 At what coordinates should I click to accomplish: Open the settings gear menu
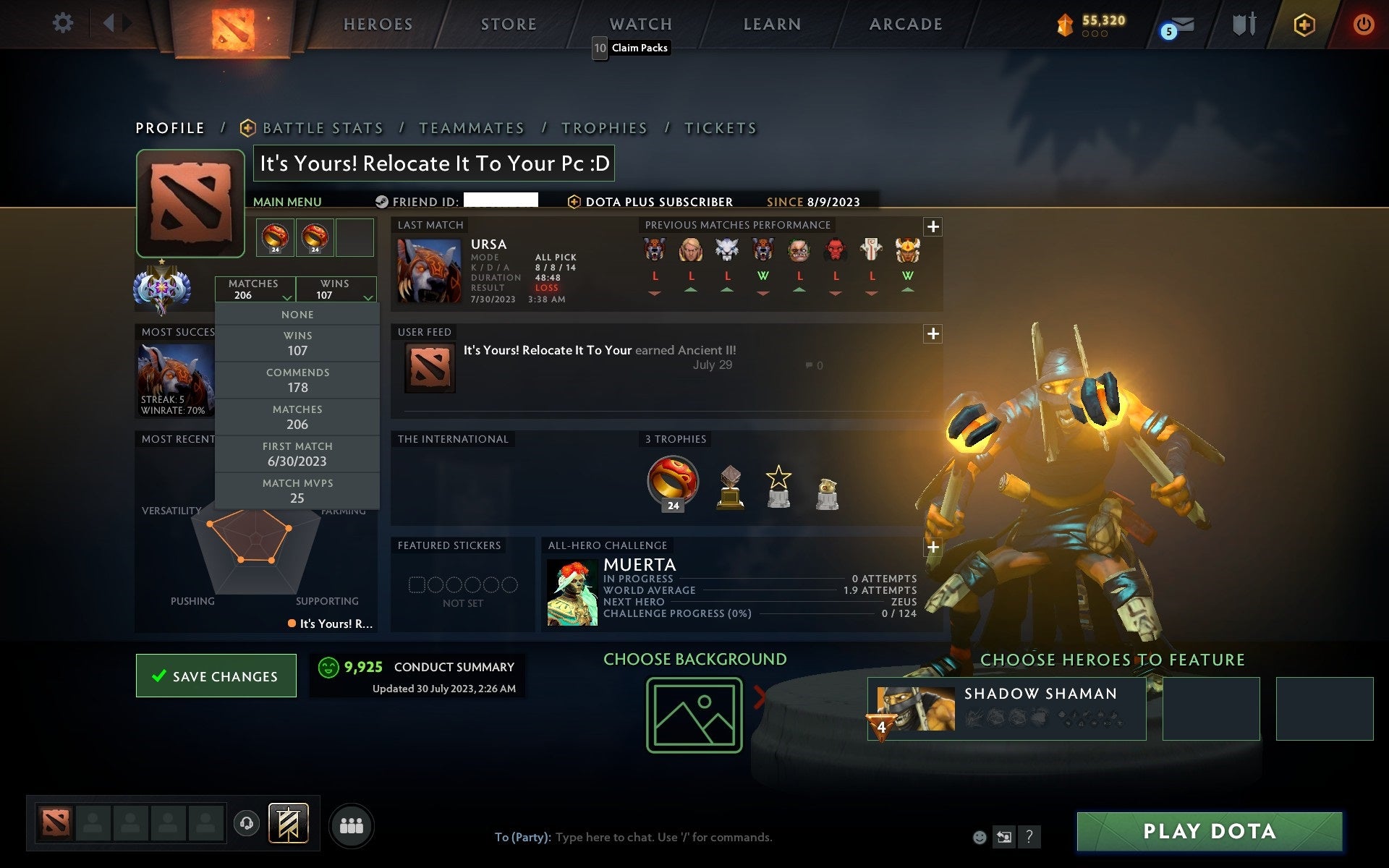[x=64, y=23]
